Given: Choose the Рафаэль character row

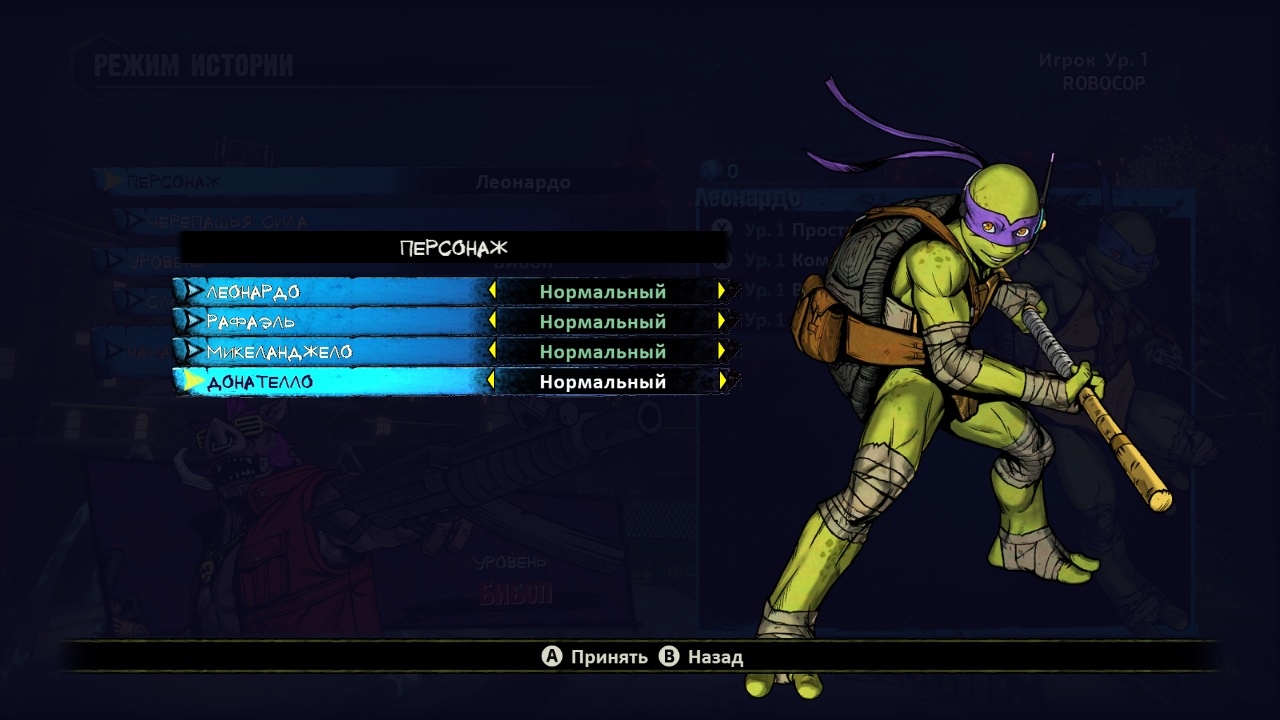Looking at the screenshot, I should (x=330, y=322).
